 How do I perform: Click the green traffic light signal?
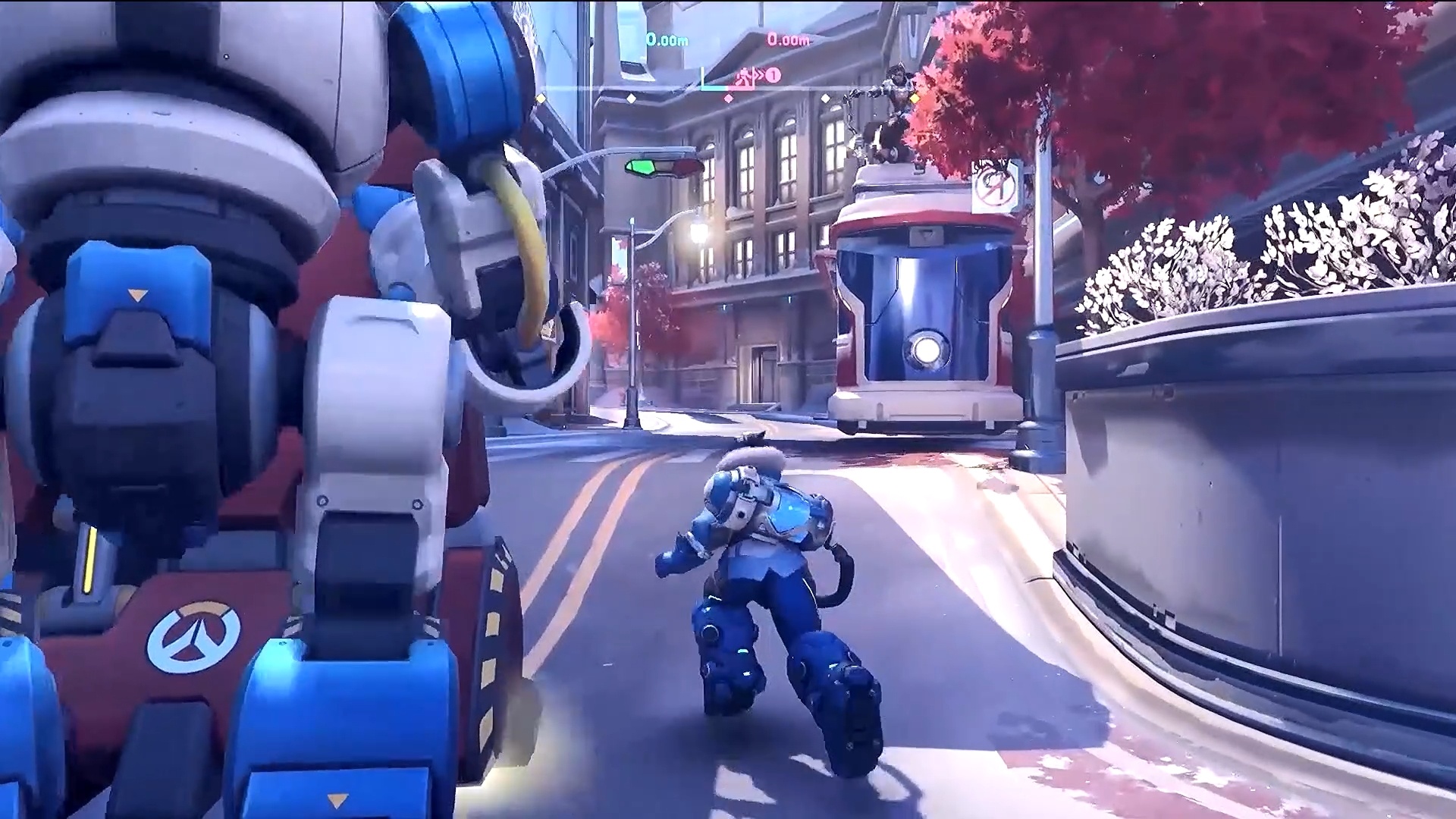641,167
